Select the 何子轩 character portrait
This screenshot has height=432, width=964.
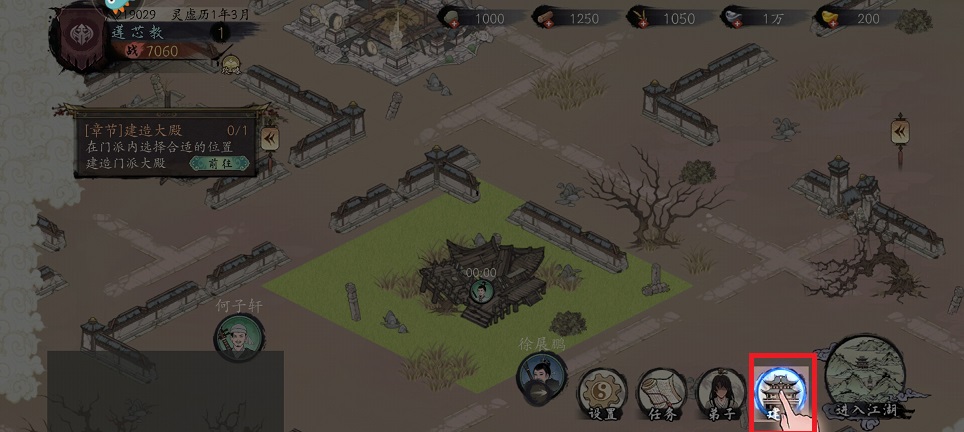click(237, 335)
